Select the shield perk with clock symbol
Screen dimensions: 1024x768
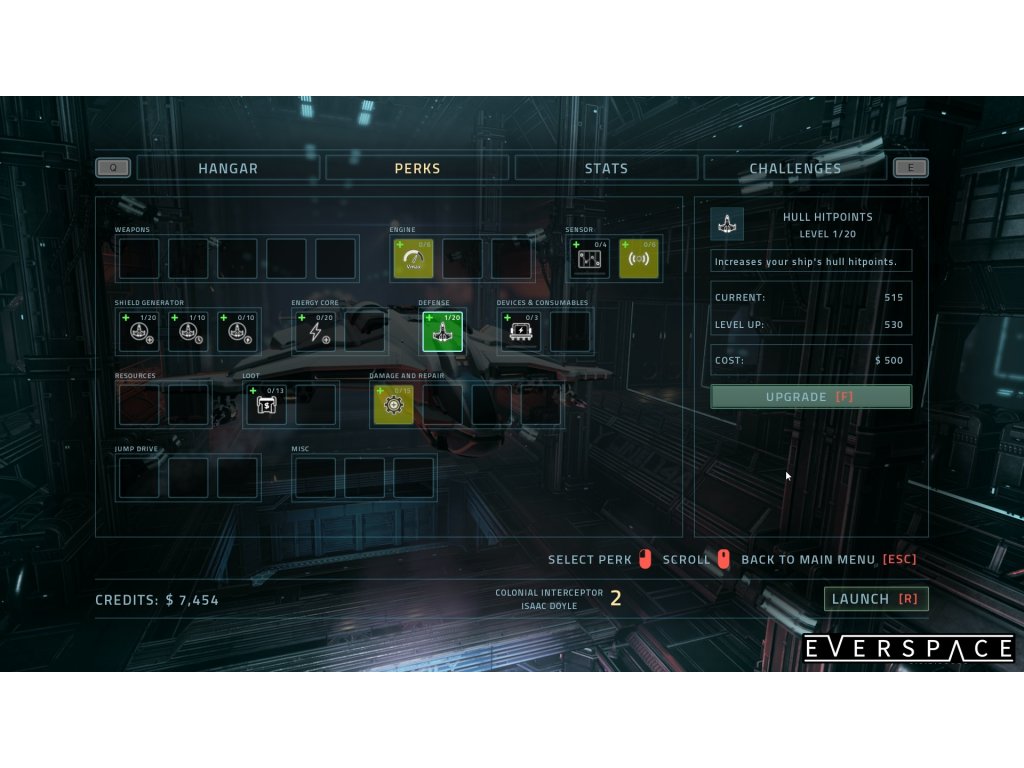coord(188,332)
